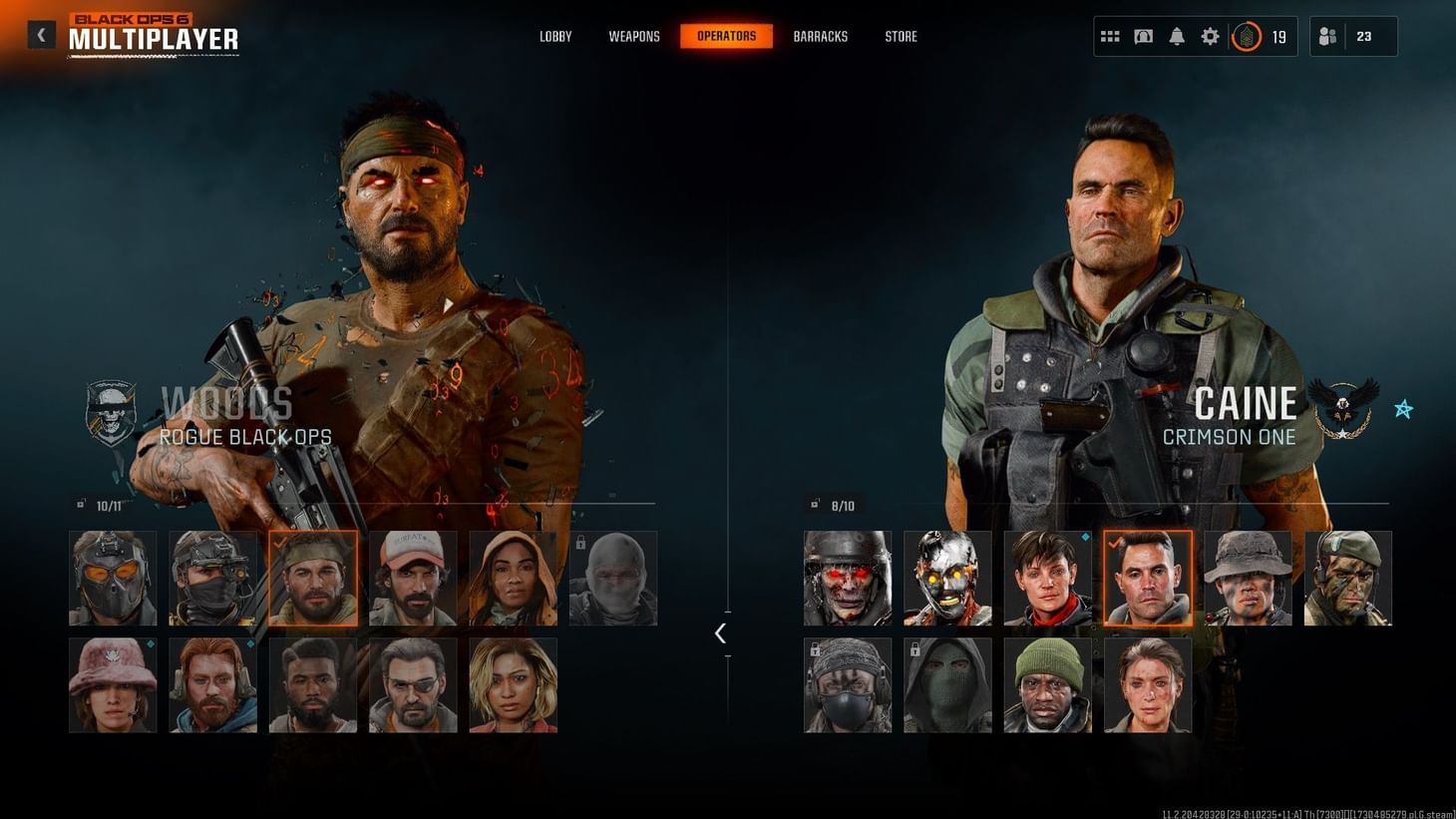Select Caine's currently equipped skin
The width and height of the screenshot is (1456, 819).
[x=1149, y=578]
